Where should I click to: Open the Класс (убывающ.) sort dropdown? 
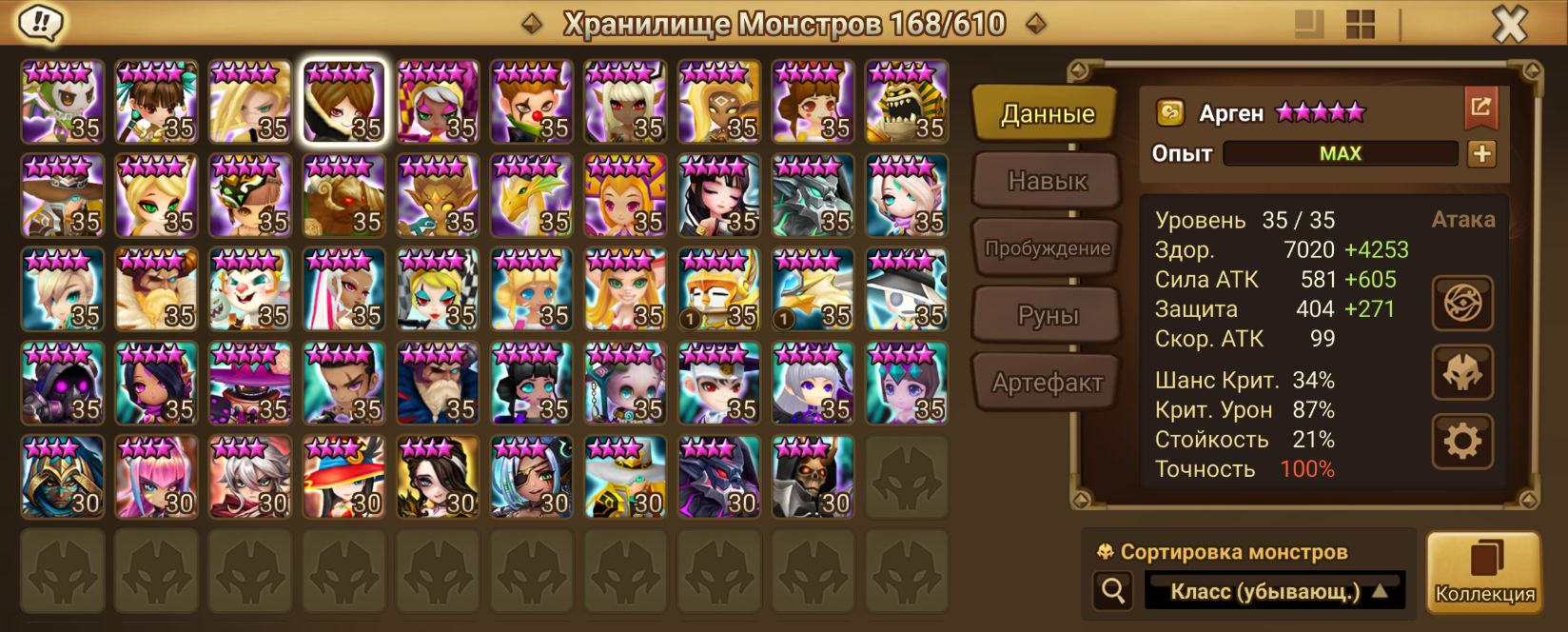(x=1275, y=591)
